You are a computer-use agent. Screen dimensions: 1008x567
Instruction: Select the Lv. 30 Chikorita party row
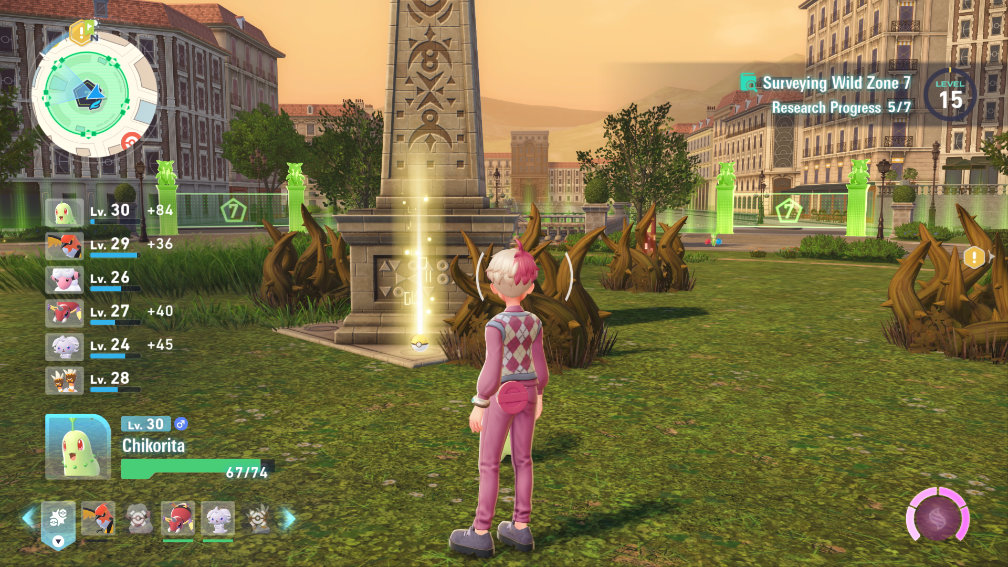[92, 213]
